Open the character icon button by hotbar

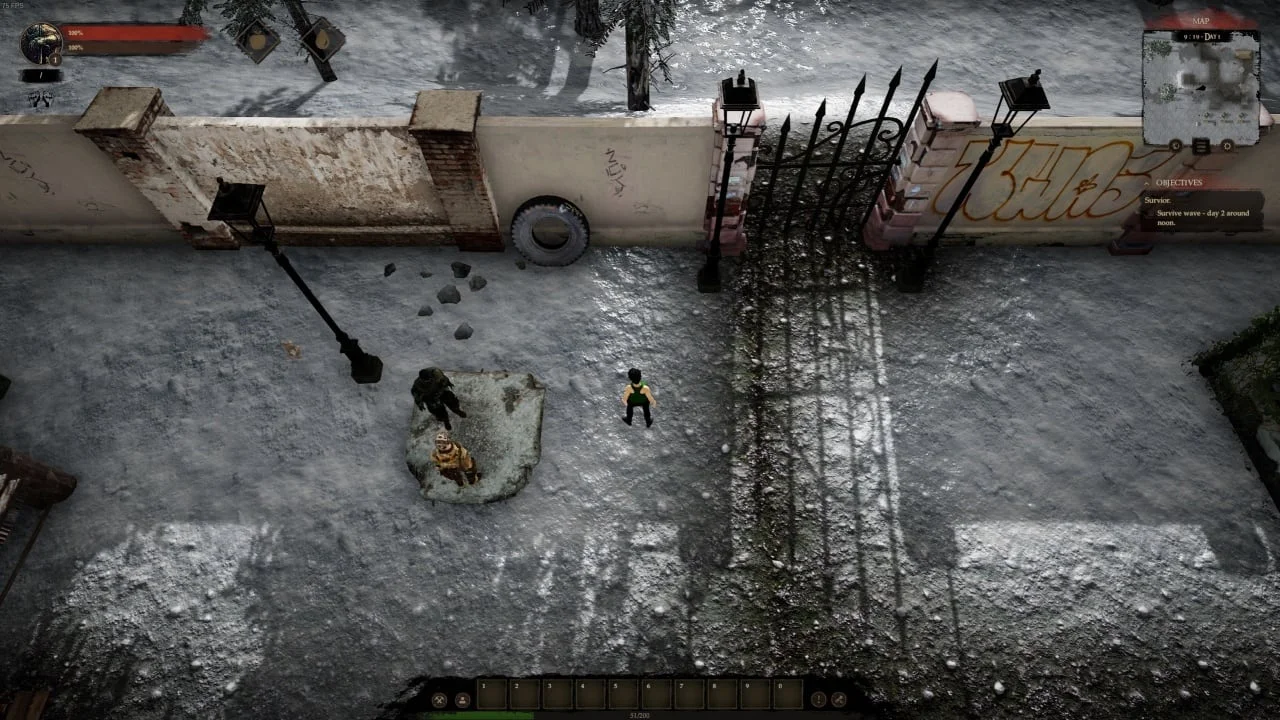click(x=462, y=699)
